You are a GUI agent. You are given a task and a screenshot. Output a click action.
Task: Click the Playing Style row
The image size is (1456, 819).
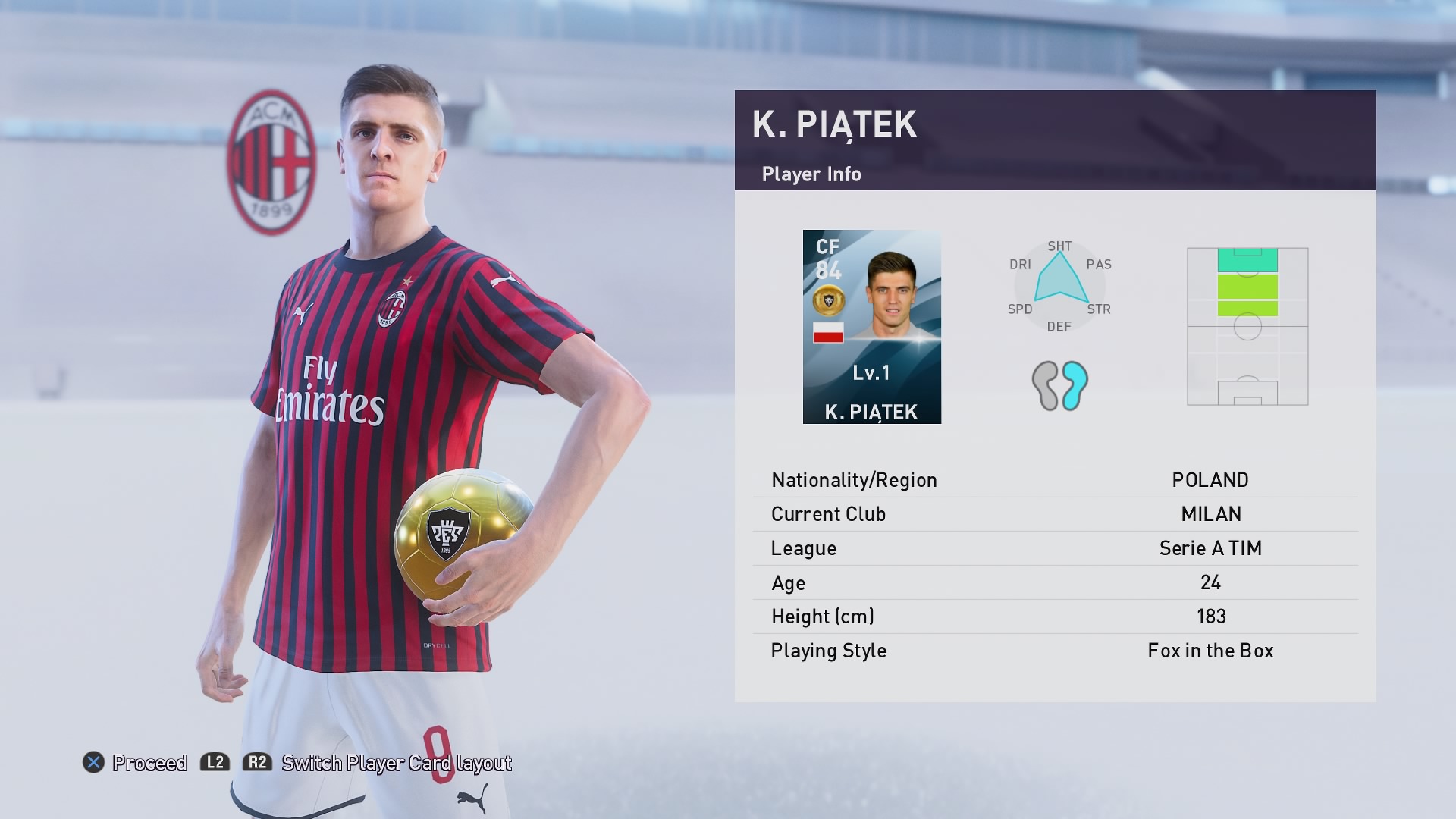pos(1055,651)
